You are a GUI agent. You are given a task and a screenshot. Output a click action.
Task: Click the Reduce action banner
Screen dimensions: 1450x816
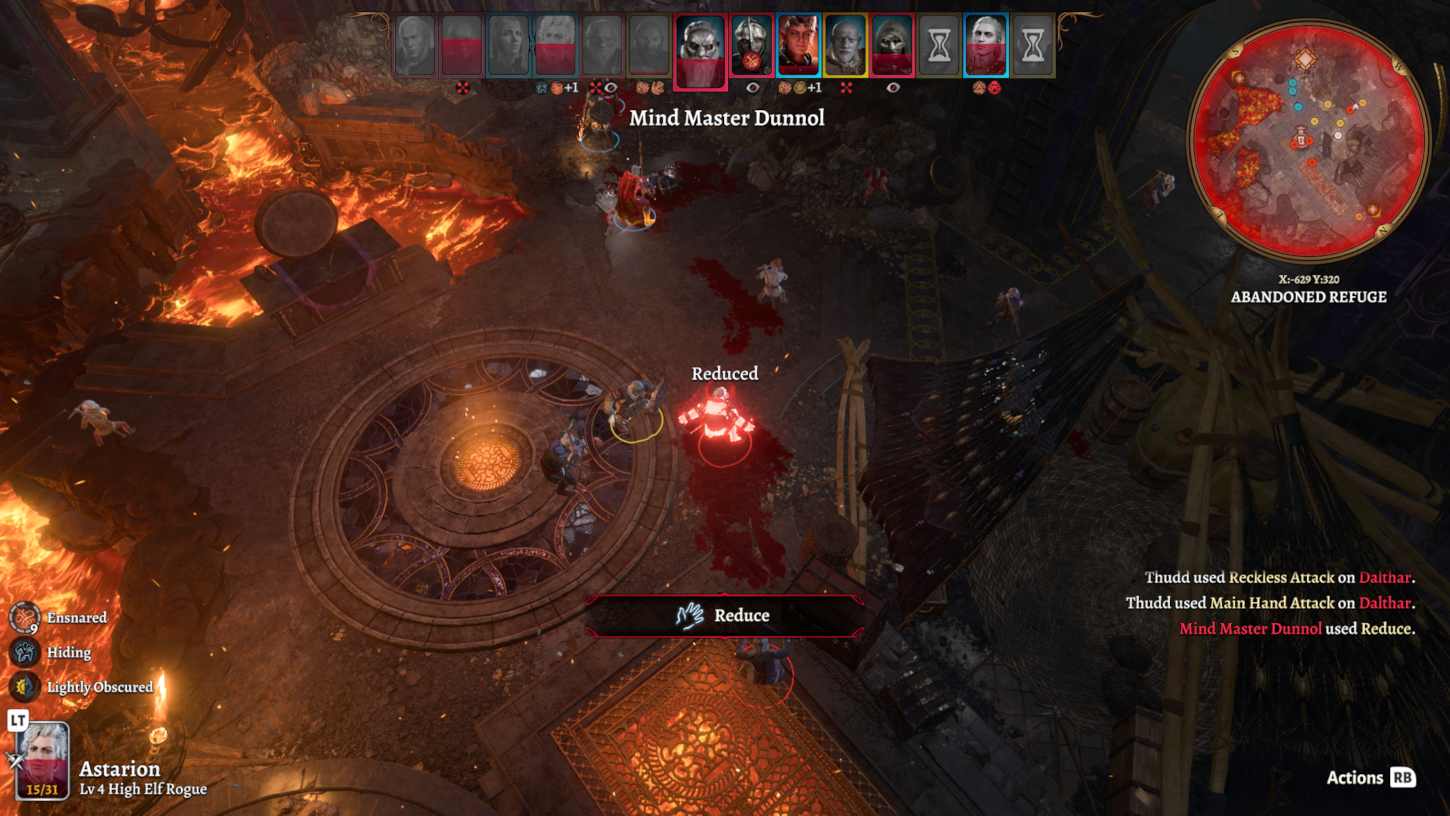pos(725,616)
